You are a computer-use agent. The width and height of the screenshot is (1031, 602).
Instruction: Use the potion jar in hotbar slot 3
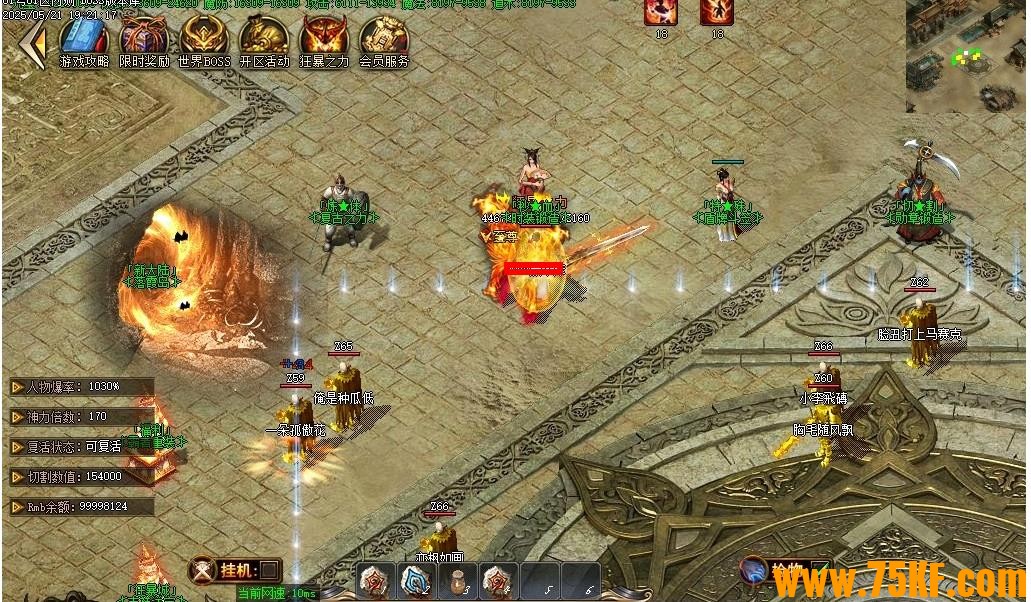(457, 580)
